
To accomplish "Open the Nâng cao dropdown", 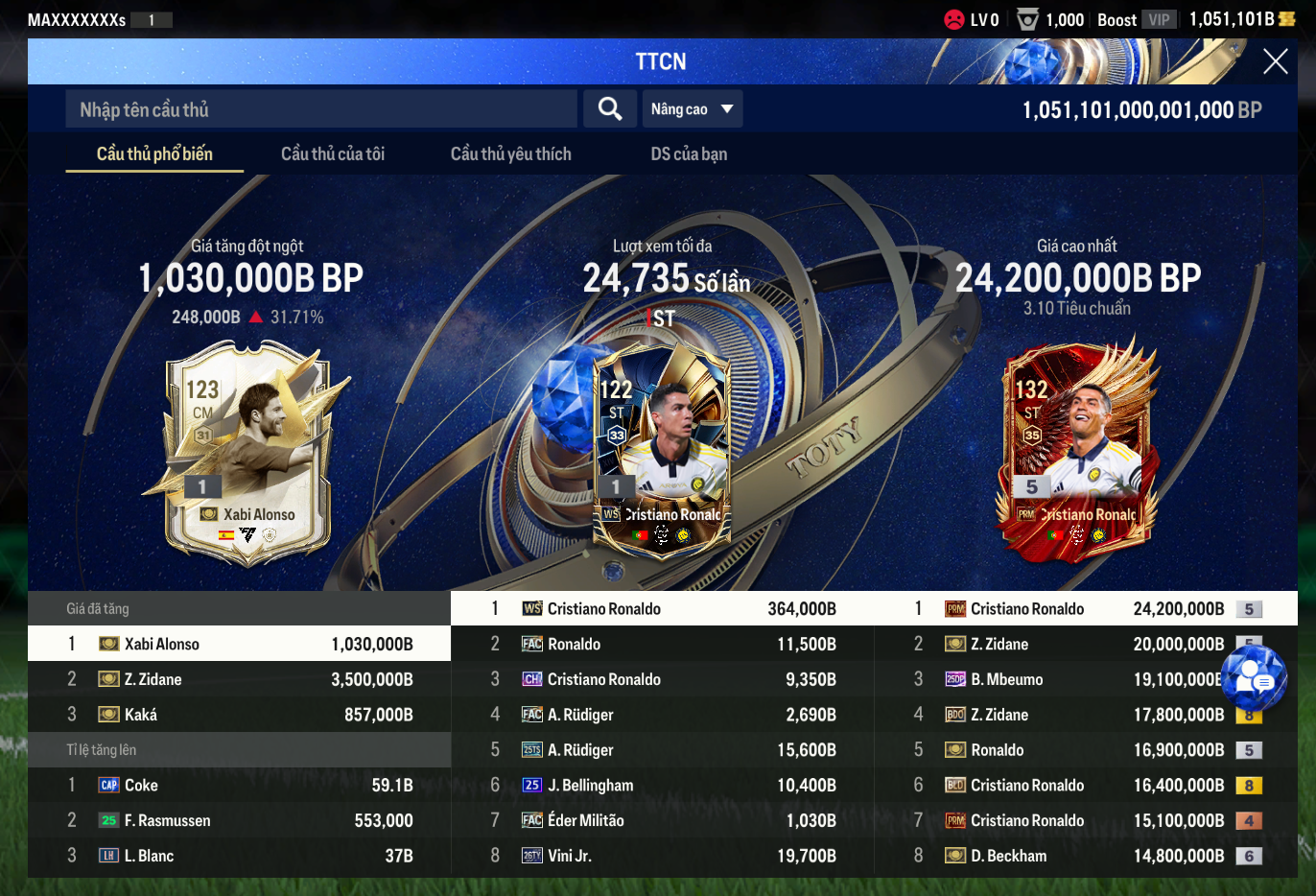I will (x=692, y=109).
